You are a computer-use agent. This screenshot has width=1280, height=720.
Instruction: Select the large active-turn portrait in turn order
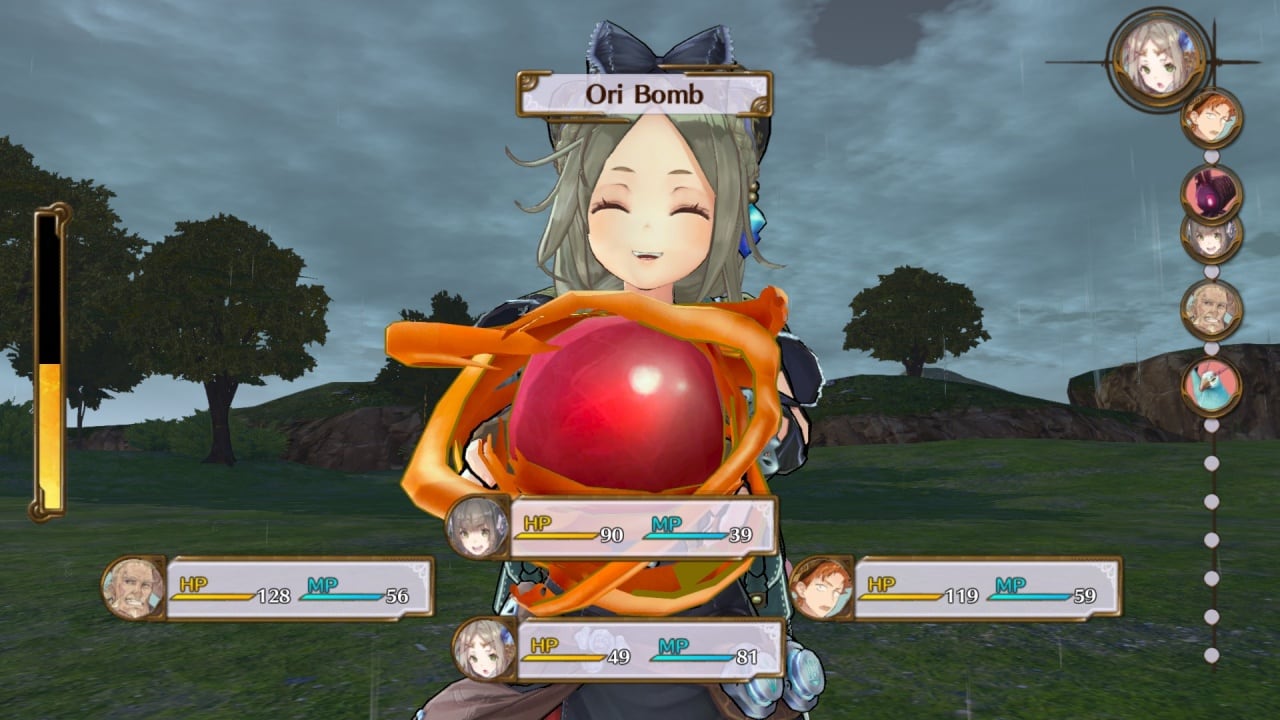(1159, 60)
